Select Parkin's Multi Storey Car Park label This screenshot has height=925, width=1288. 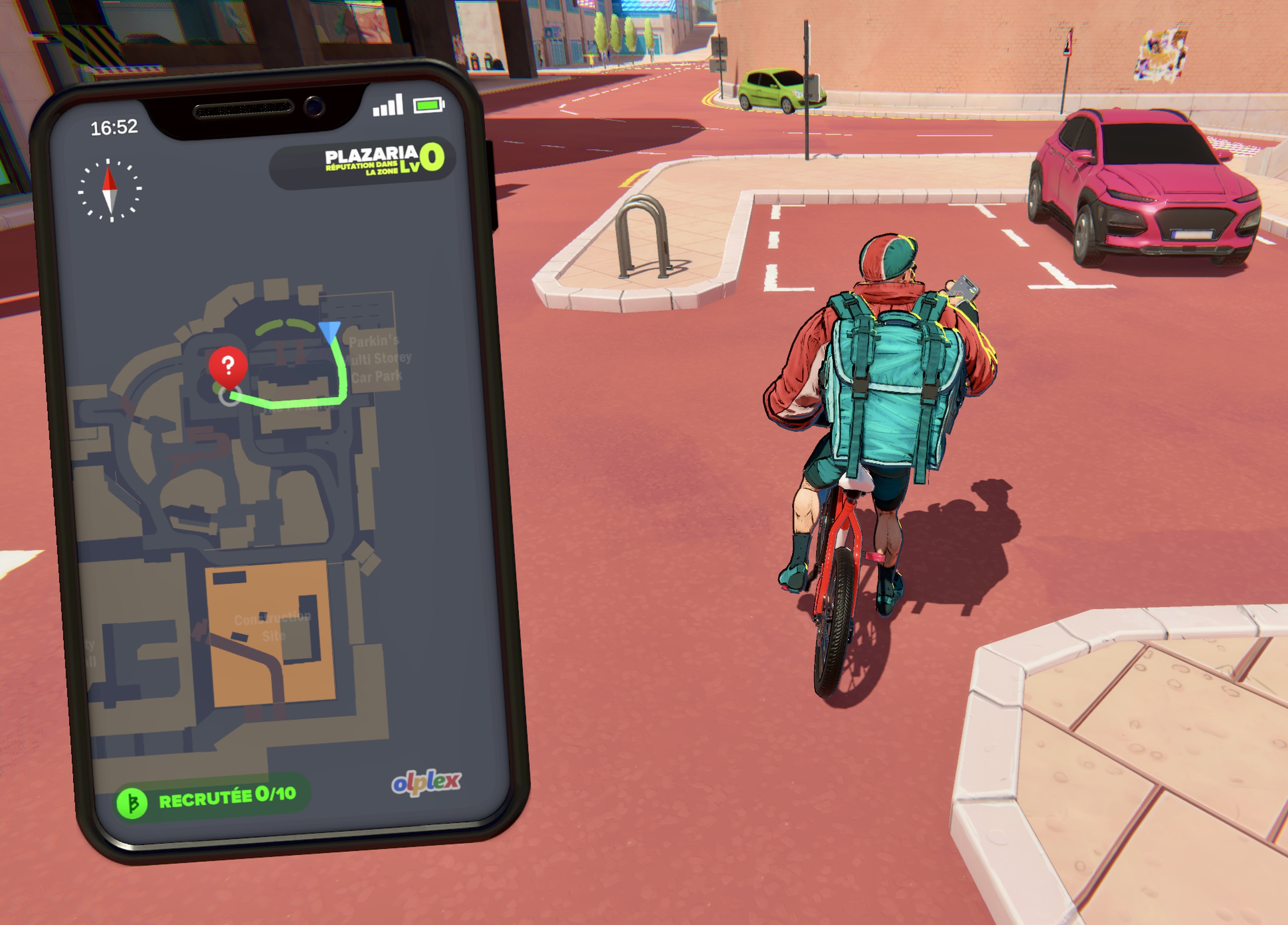(376, 359)
